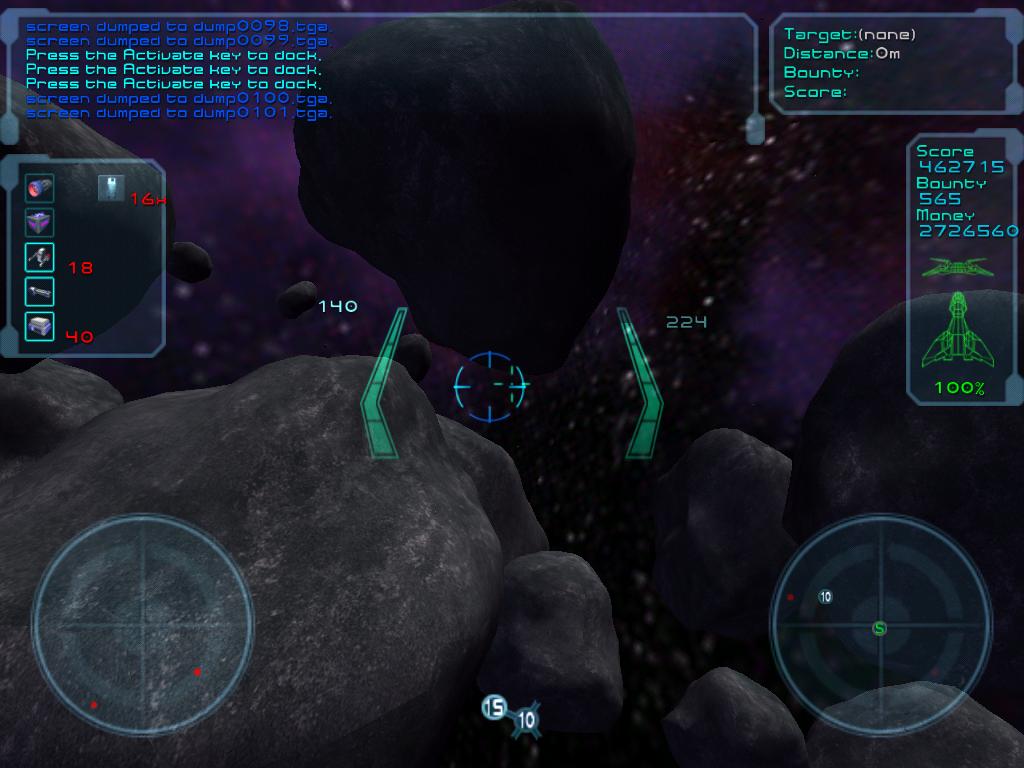Image resolution: width=1024 pixels, height=768 pixels.
Task: Select the 10 marker on right radar
Action: click(825, 597)
